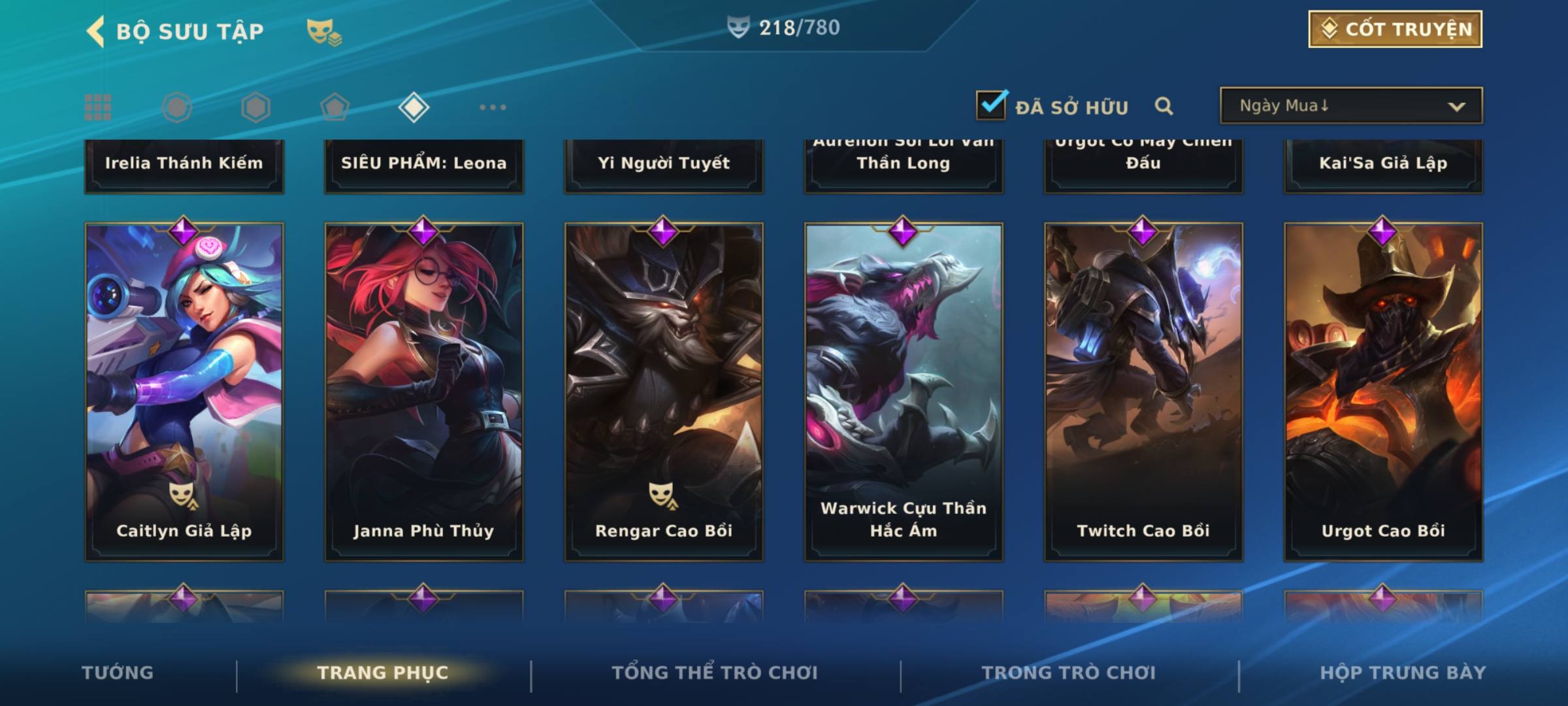1568x706 pixels.
Task: Select the Trang Phục tab
Action: [383, 673]
